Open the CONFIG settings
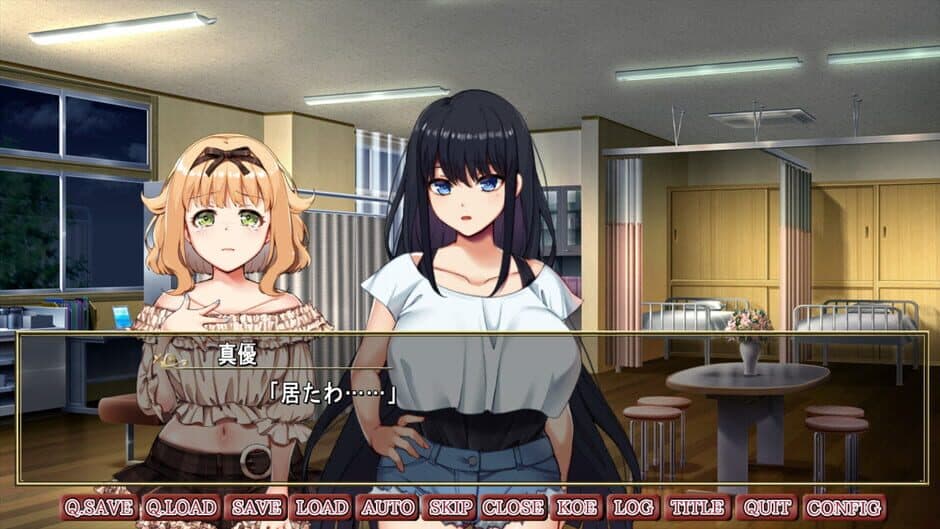Image resolution: width=940 pixels, height=529 pixels. 843,507
